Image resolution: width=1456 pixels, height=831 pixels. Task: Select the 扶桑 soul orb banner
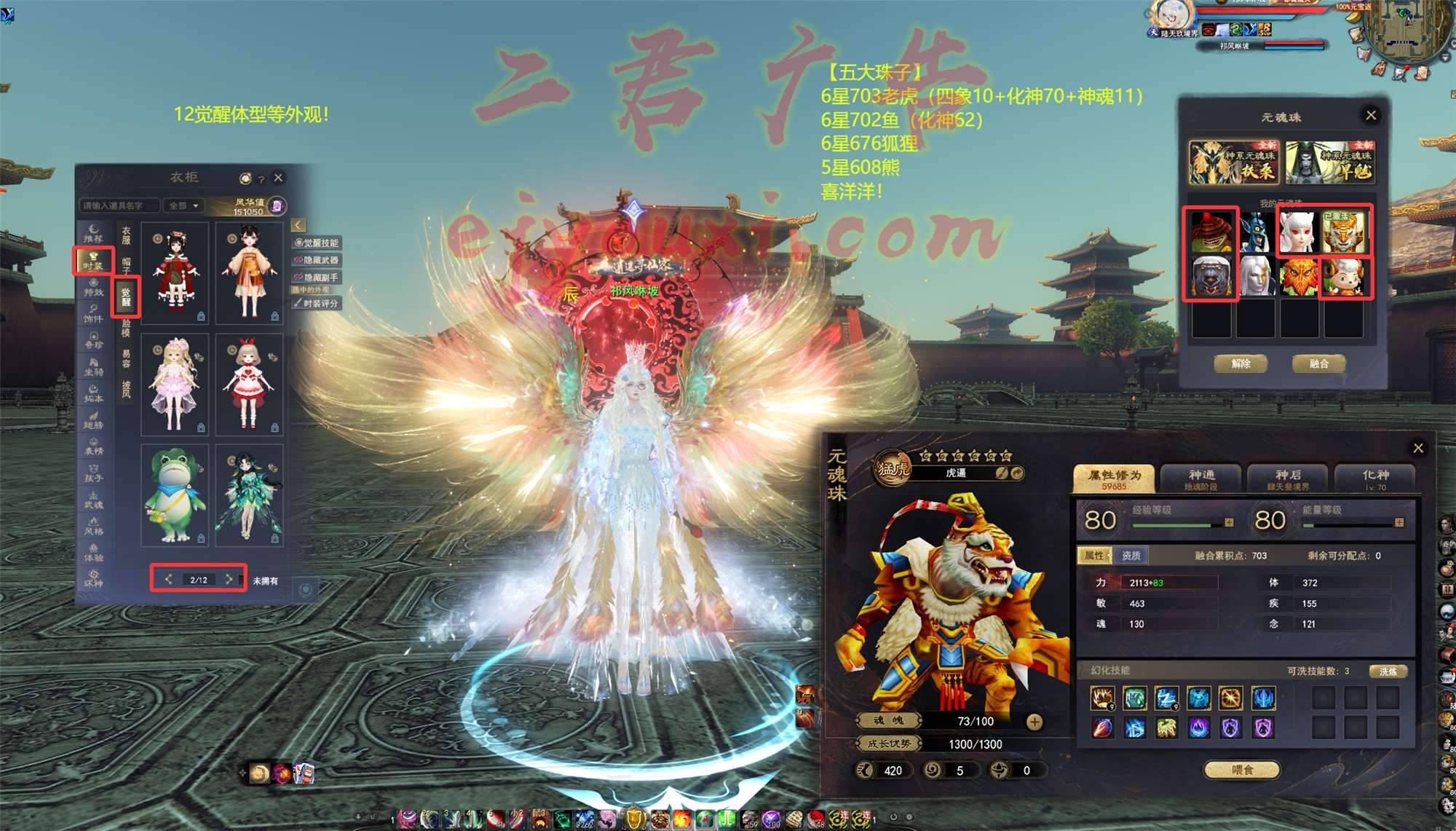tap(1233, 163)
